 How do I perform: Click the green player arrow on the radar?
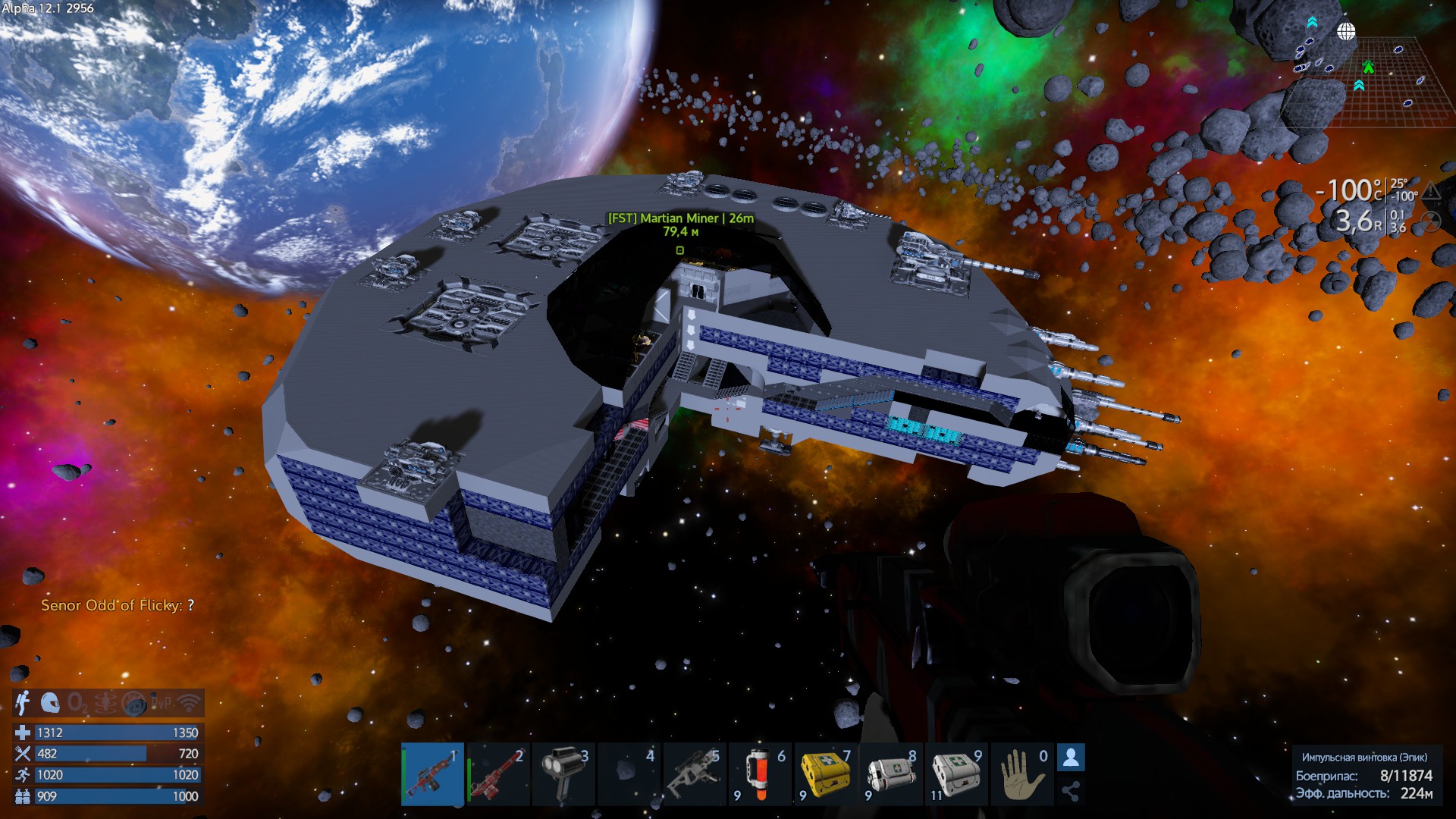pos(1368,67)
